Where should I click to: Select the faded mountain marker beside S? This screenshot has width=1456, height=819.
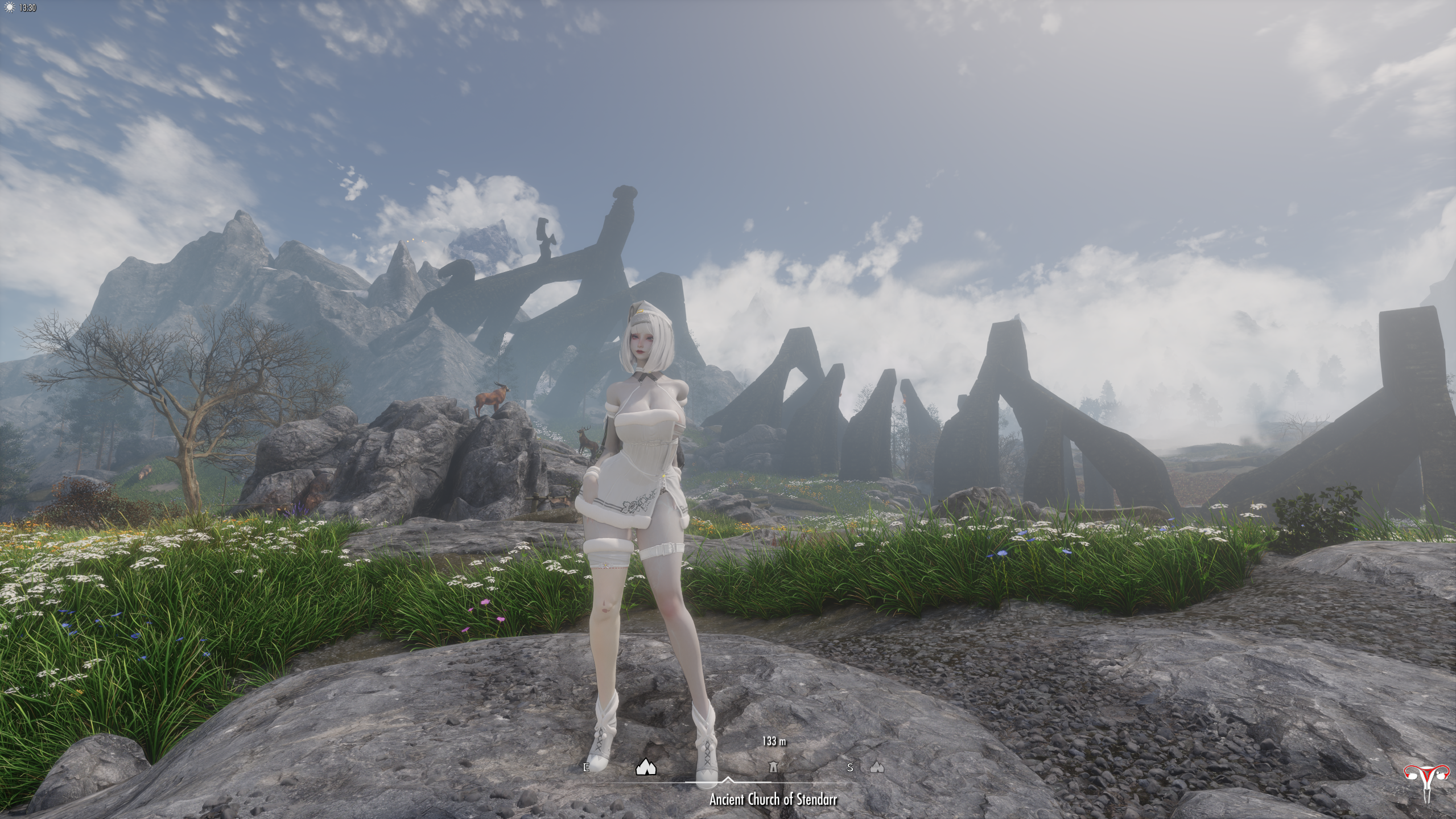click(877, 767)
